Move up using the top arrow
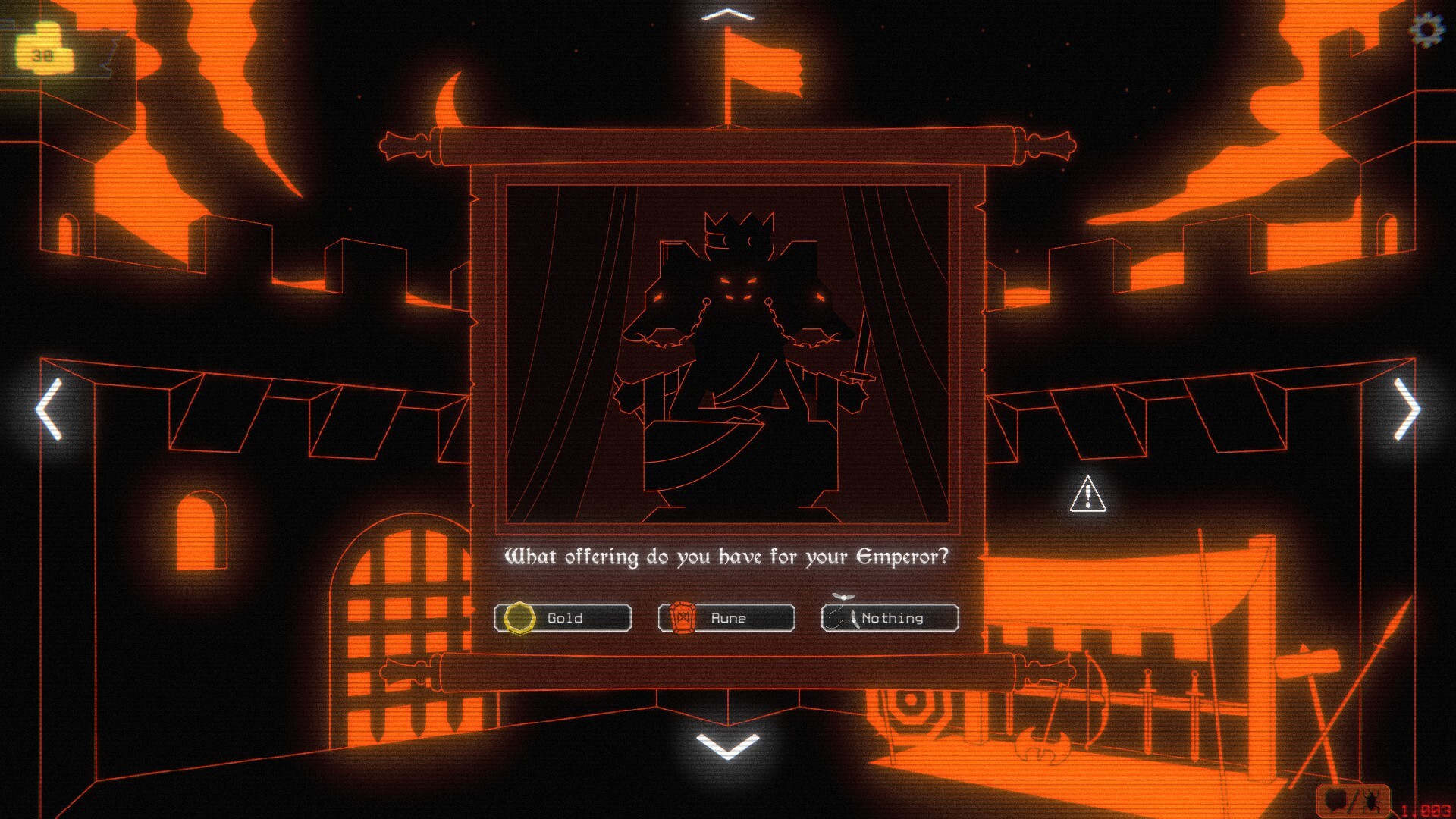The image size is (1456, 819). [x=727, y=15]
